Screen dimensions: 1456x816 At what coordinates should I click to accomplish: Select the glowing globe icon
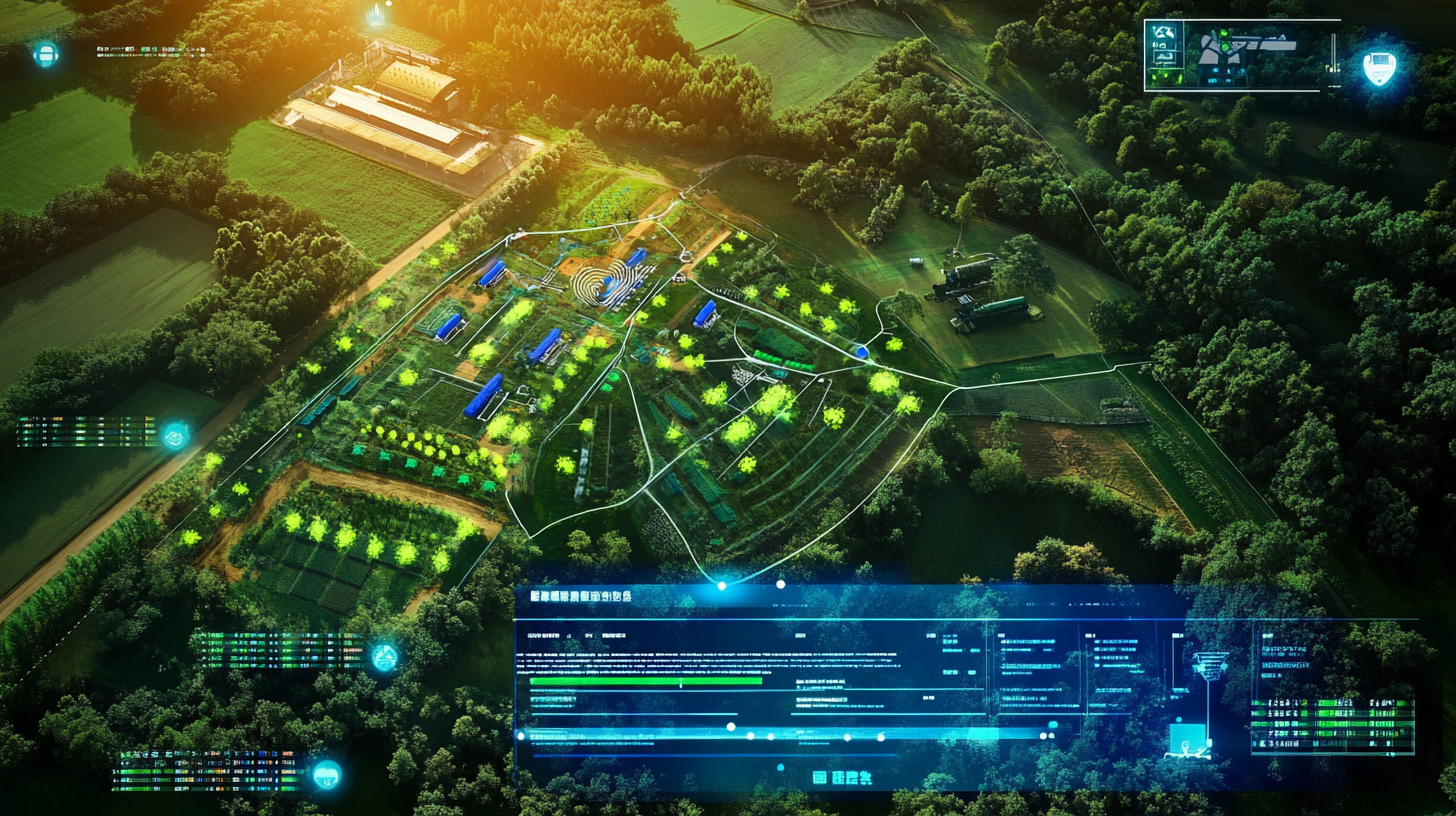click(384, 657)
